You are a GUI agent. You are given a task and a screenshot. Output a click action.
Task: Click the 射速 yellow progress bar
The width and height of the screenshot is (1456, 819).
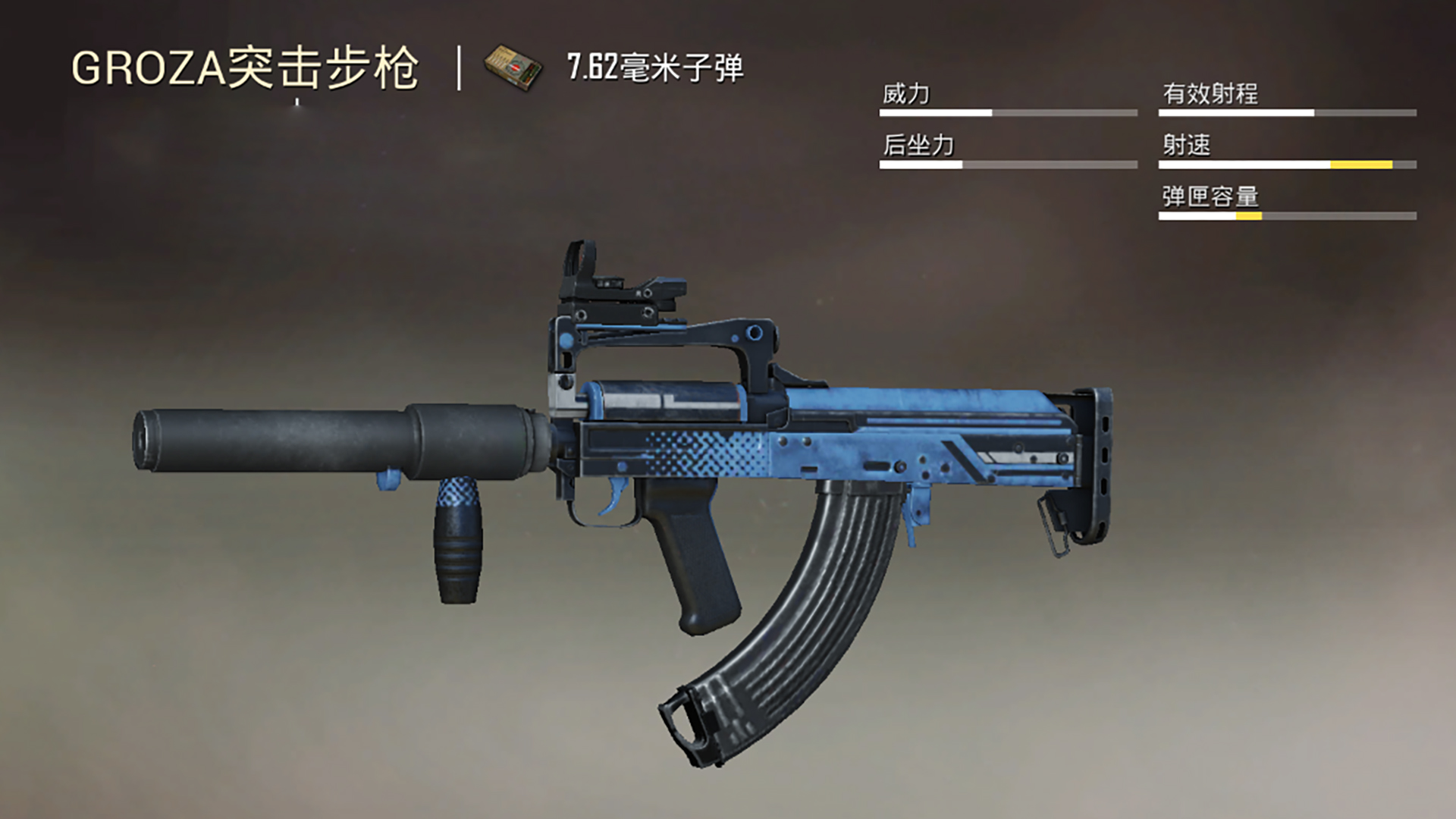pos(1361,165)
